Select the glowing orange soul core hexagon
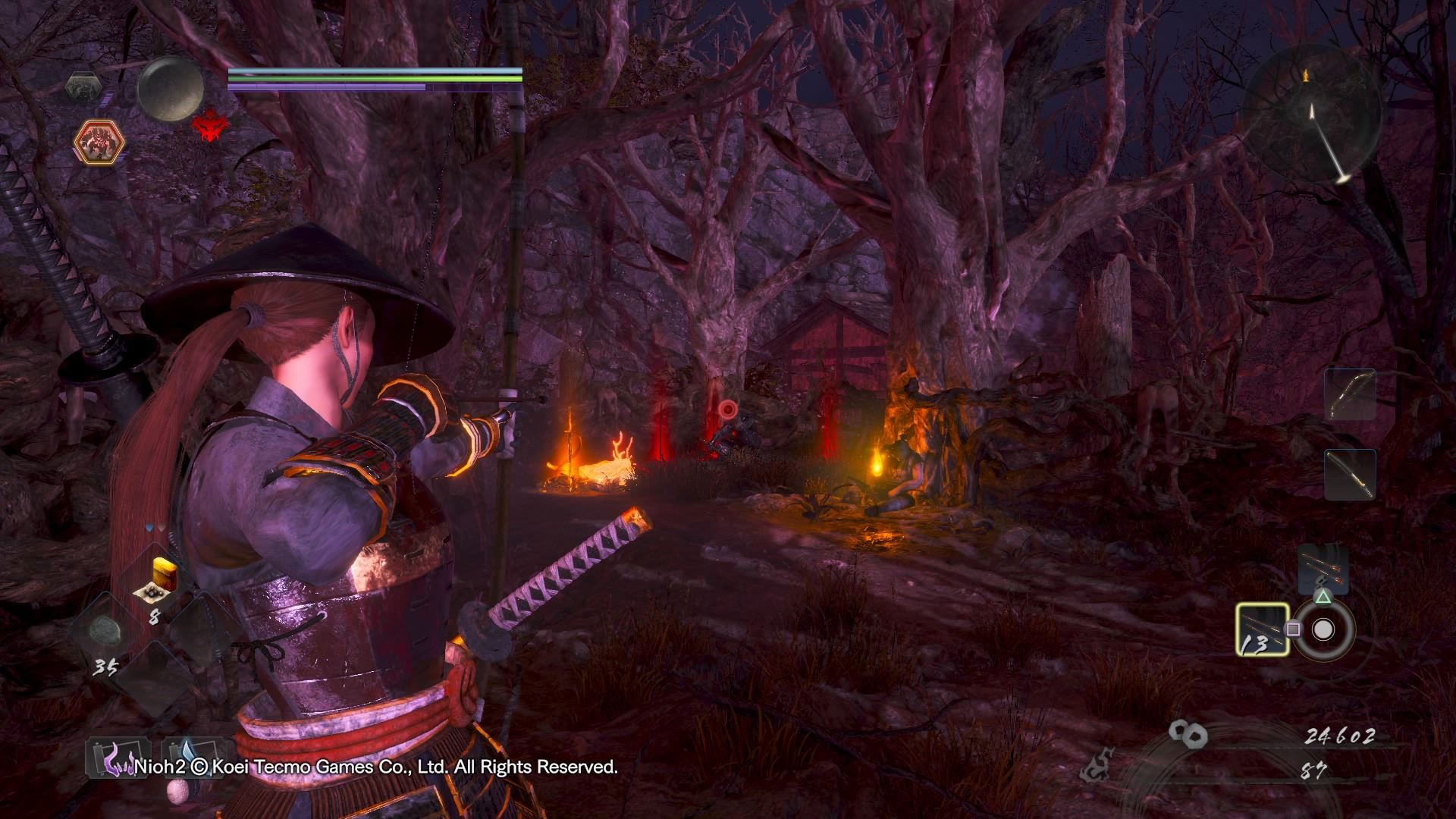This screenshot has height=819, width=1456. [99, 143]
